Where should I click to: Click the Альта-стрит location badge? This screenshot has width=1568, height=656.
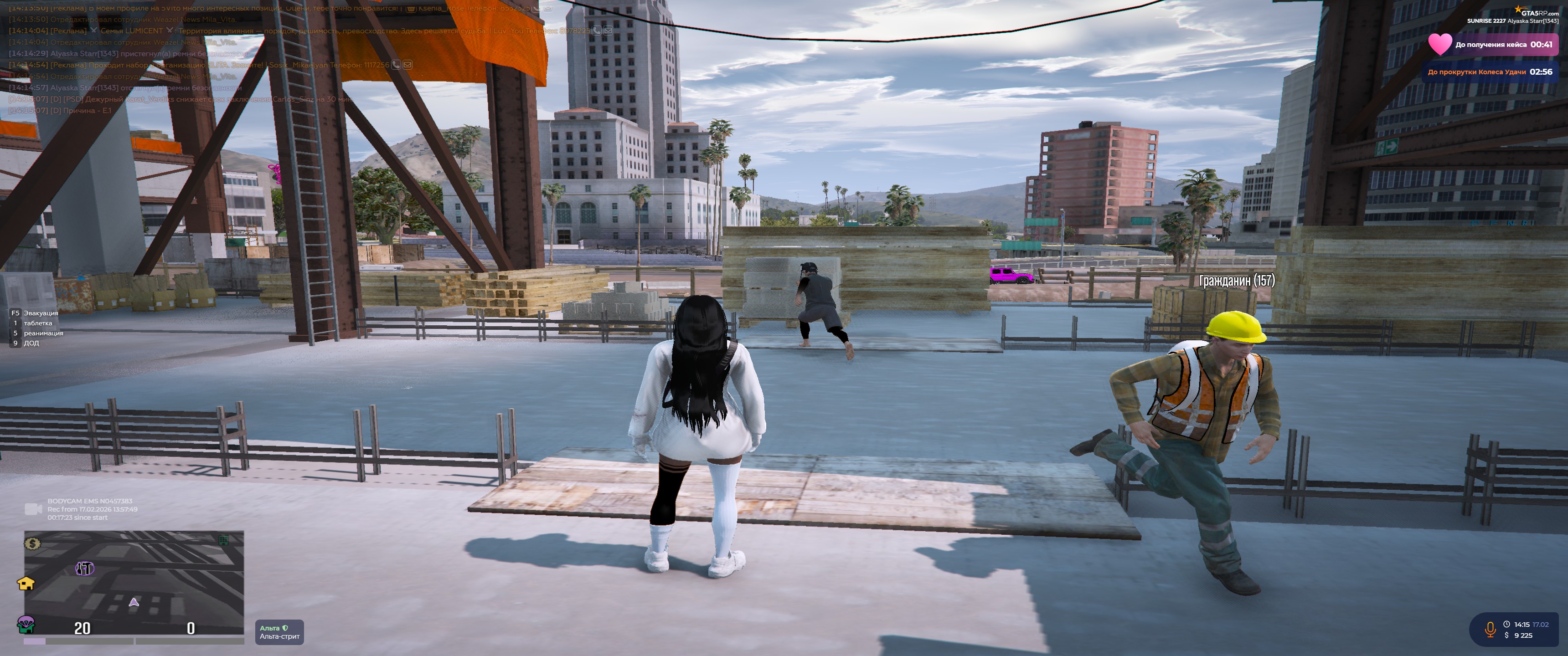click(x=279, y=632)
